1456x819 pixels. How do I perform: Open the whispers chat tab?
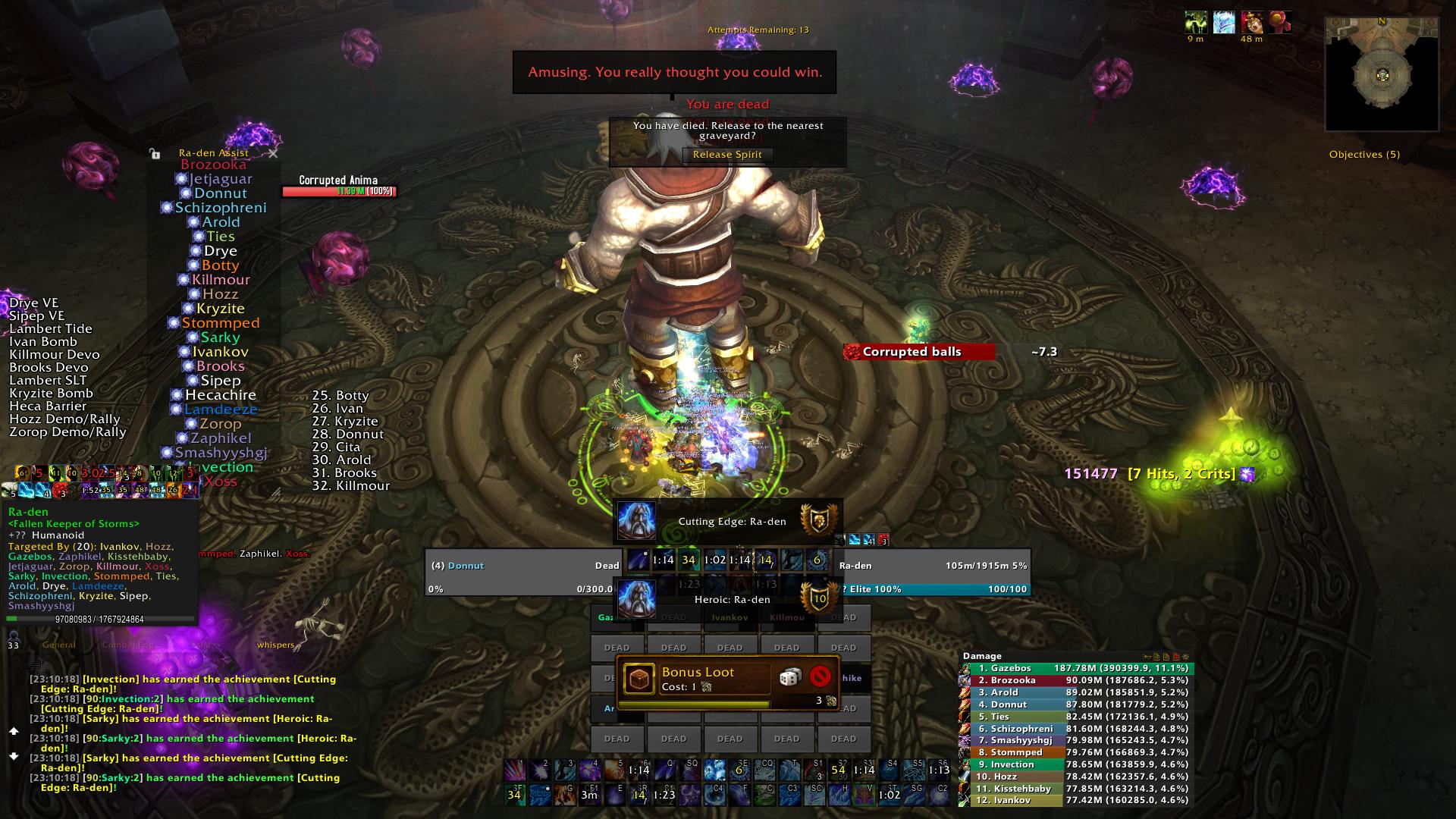[275, 645]
